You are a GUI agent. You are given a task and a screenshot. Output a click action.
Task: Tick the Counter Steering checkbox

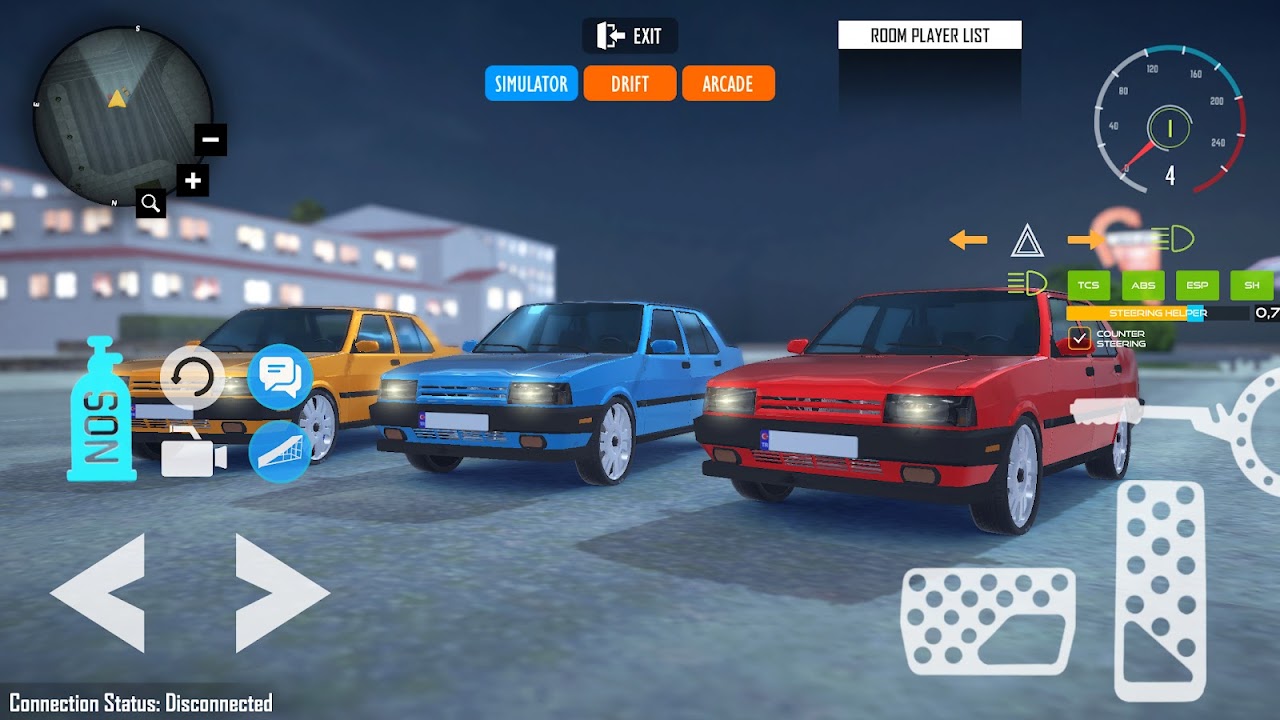click(1079, 339)
